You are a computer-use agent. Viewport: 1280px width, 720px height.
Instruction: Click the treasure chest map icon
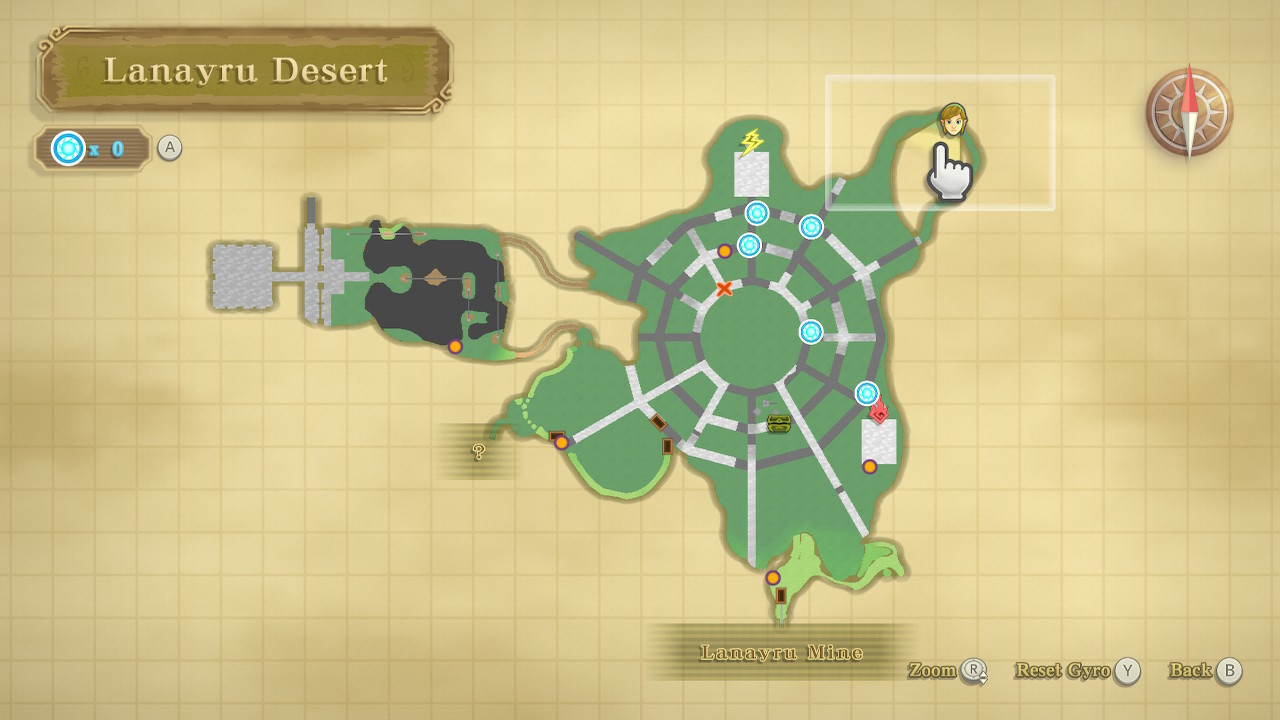tap(779, 423)
